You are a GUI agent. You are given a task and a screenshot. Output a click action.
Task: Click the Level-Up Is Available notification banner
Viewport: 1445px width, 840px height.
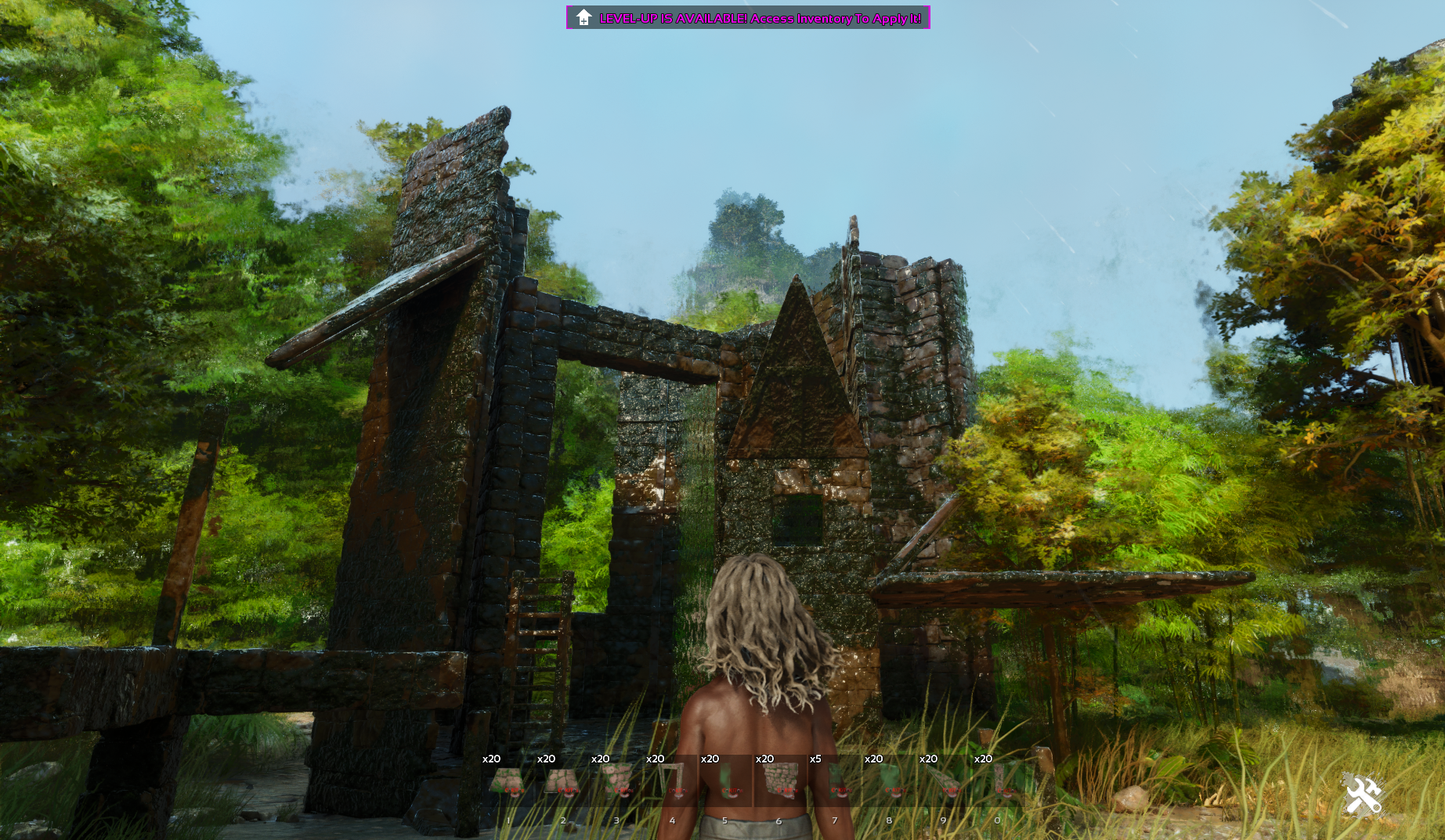click(x=748, y=18)
